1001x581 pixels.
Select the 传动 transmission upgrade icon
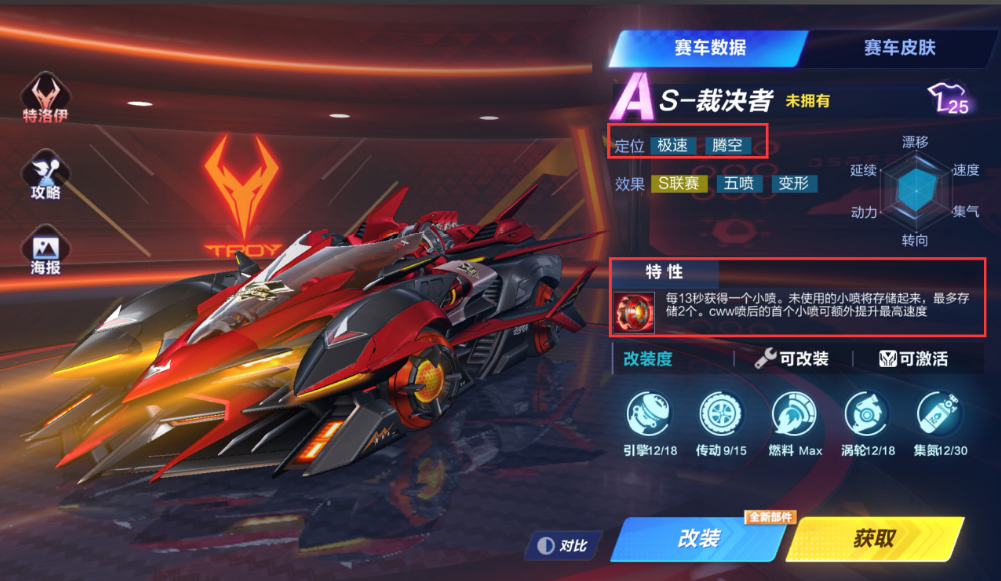(720, 414)
